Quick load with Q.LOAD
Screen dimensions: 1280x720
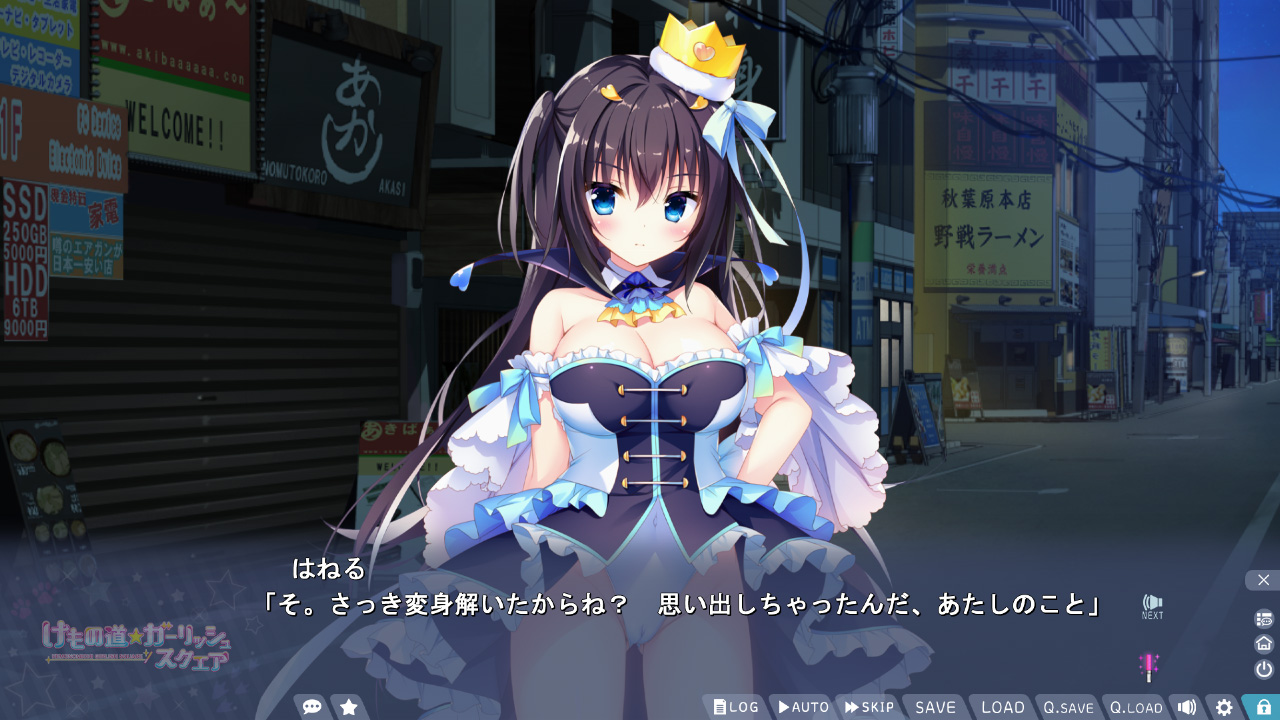[x=1136, y=707]
